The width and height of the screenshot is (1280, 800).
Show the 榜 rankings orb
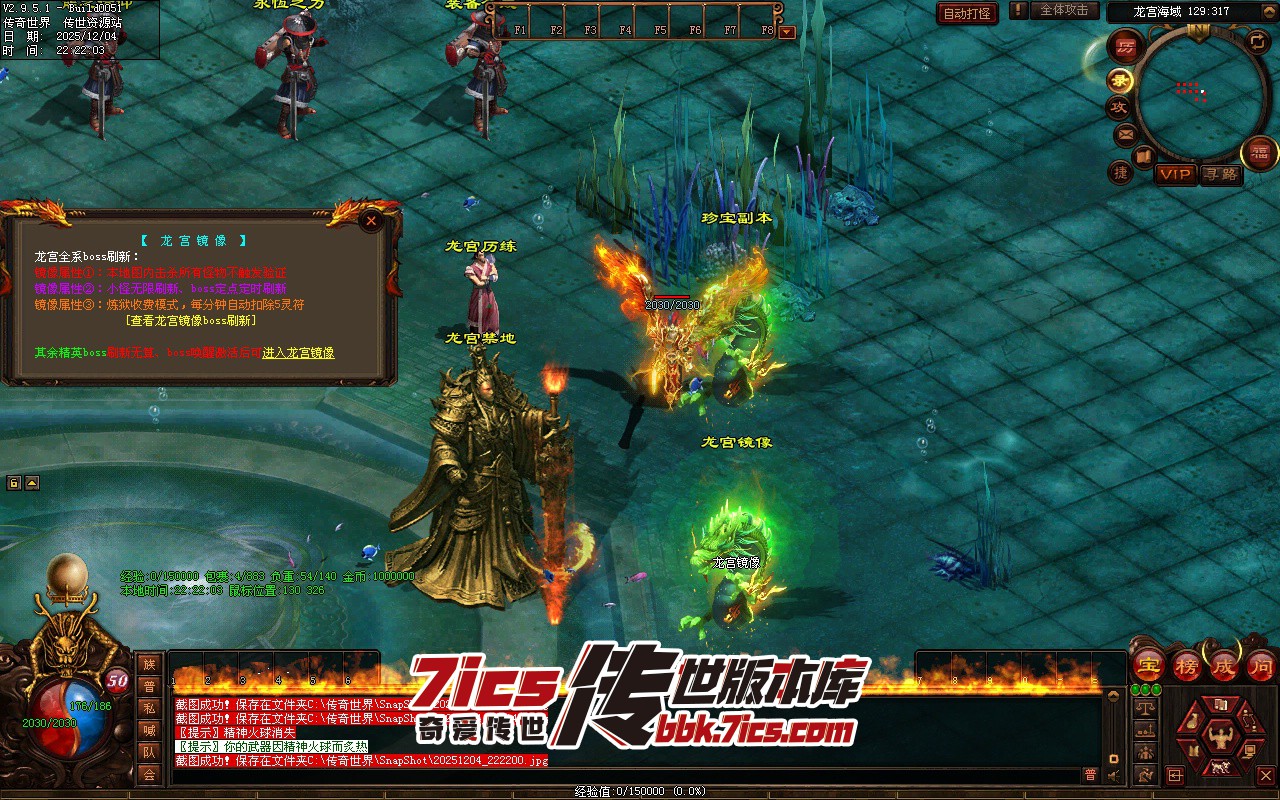coord(1187,665)
